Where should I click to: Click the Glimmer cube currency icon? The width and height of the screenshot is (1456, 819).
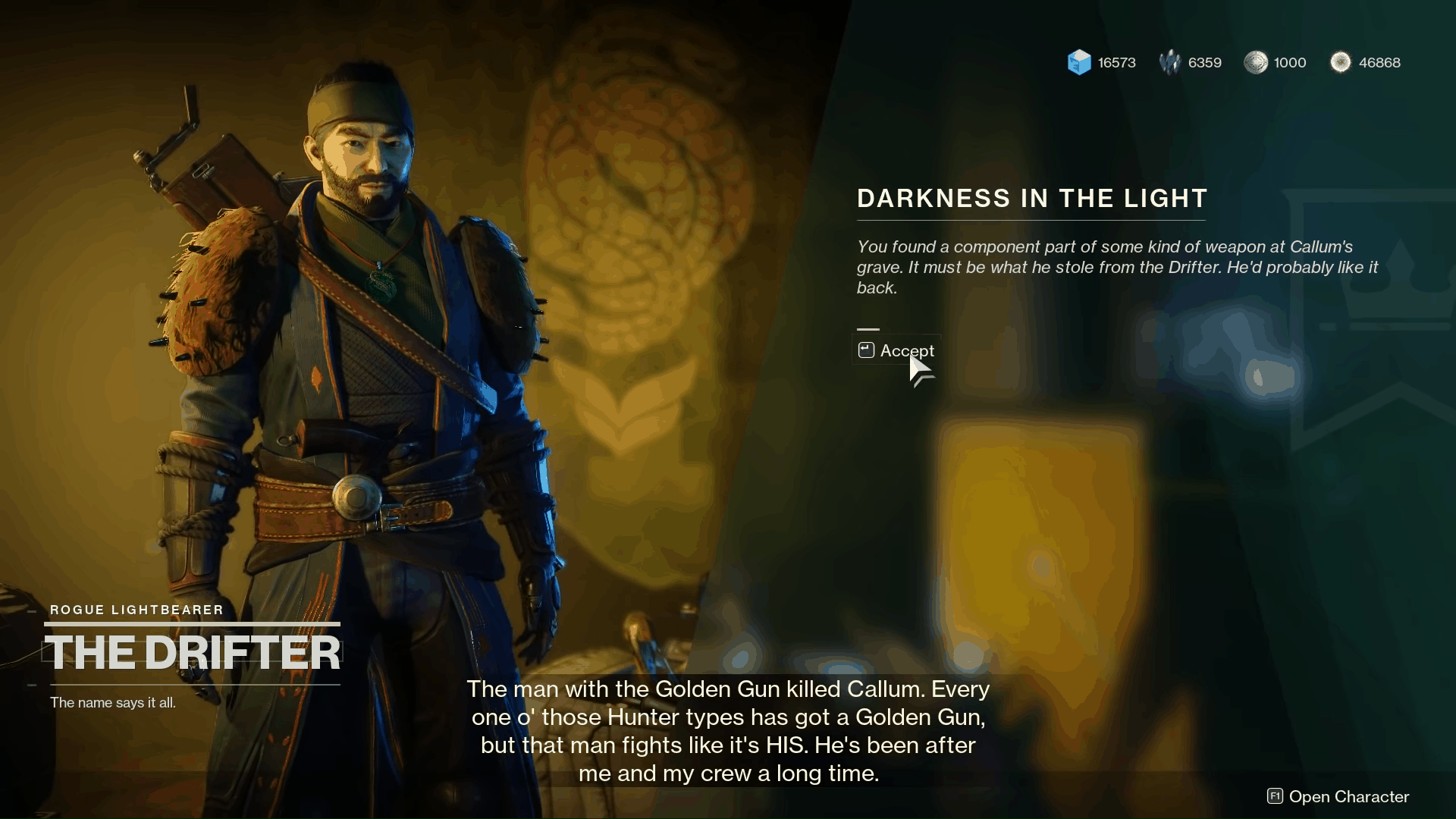(1078, 62)
